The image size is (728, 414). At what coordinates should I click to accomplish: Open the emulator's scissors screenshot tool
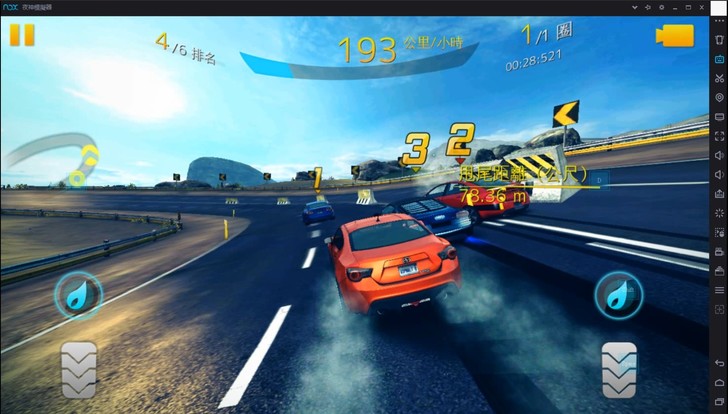pyautogui.click(x=719, y=78)
